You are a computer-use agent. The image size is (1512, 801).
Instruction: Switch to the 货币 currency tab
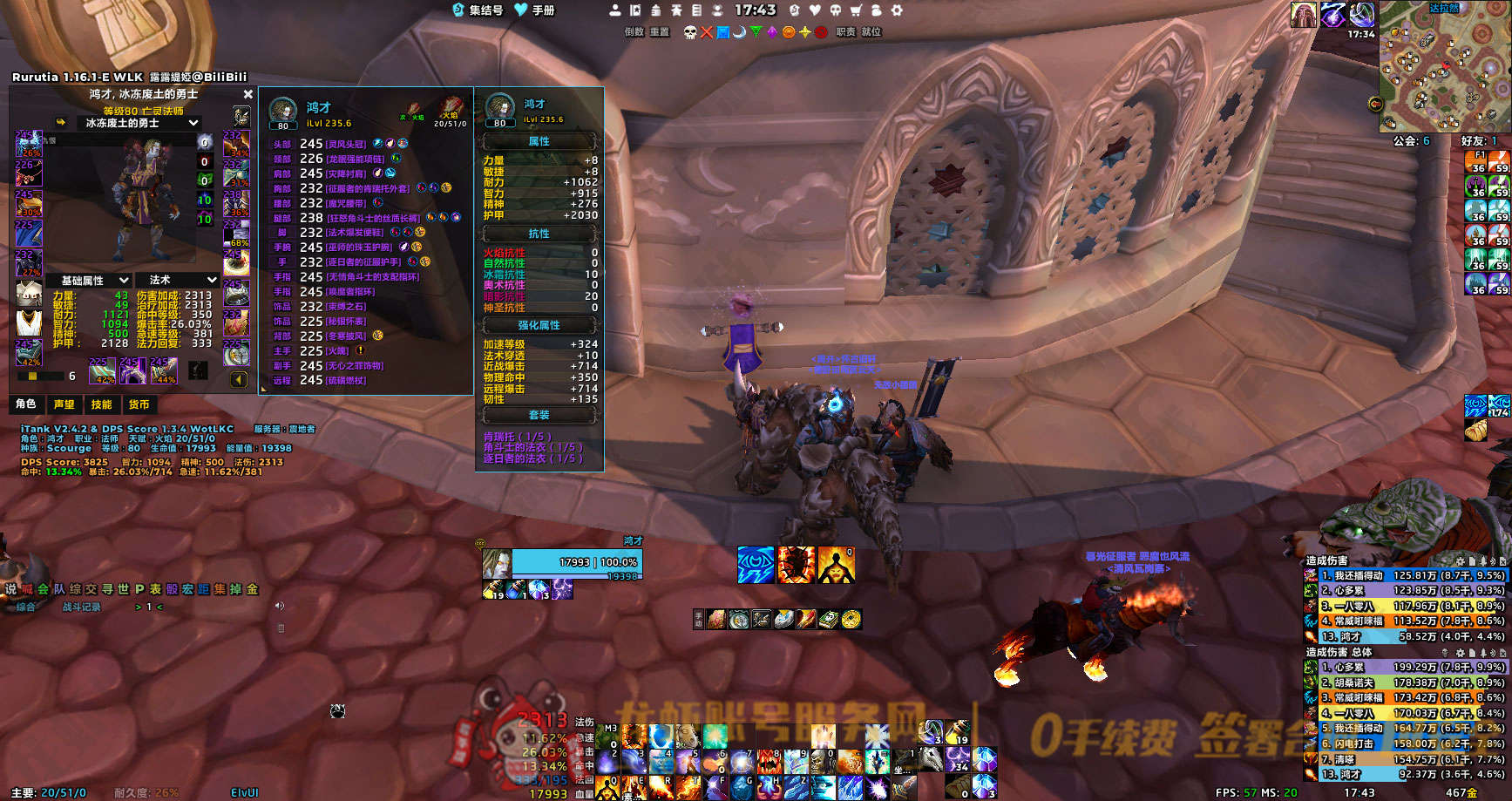(x=139, y=404)
